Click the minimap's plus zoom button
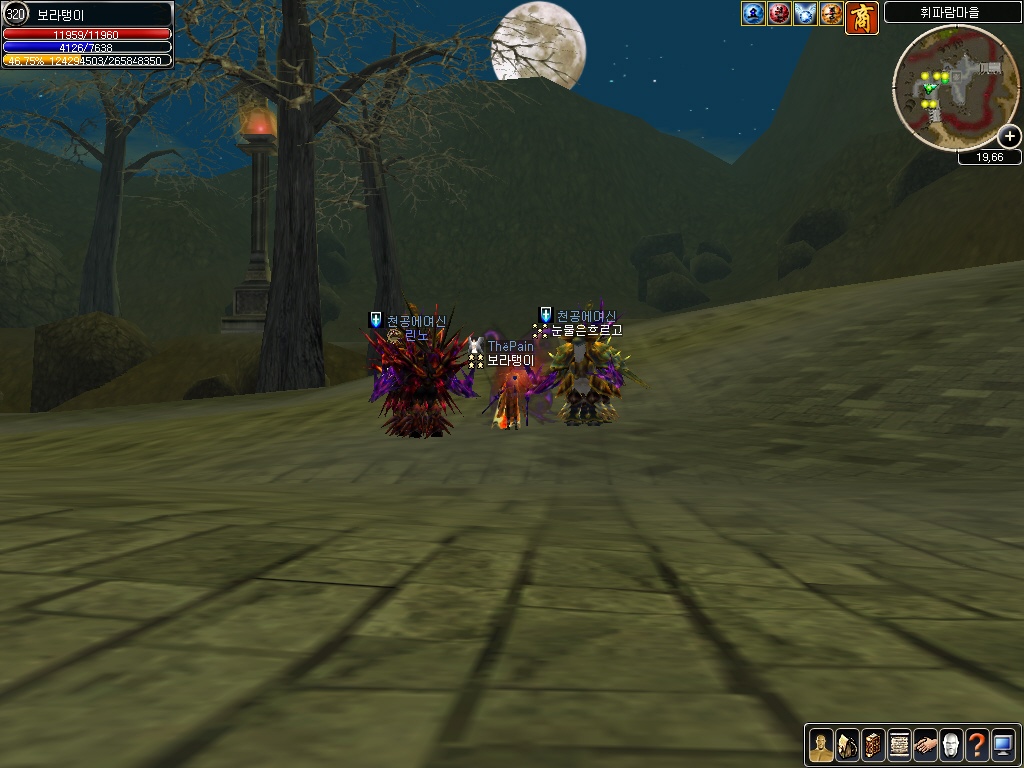Viewport: 1024px width, 768px height. (x=1009, y=137)
